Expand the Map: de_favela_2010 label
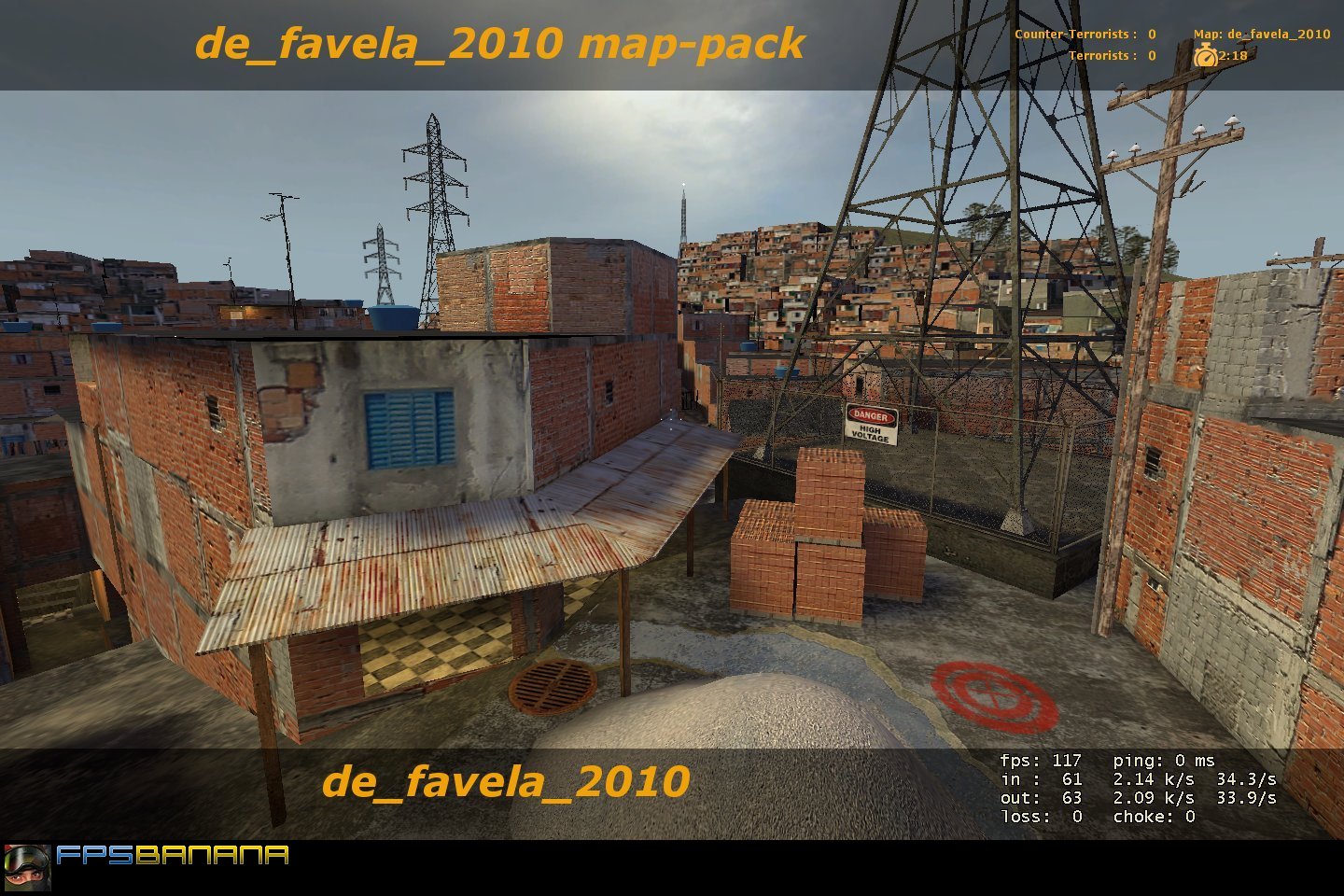The height and width of the screenshot is (896, 1344). [x=1262, y=33]
